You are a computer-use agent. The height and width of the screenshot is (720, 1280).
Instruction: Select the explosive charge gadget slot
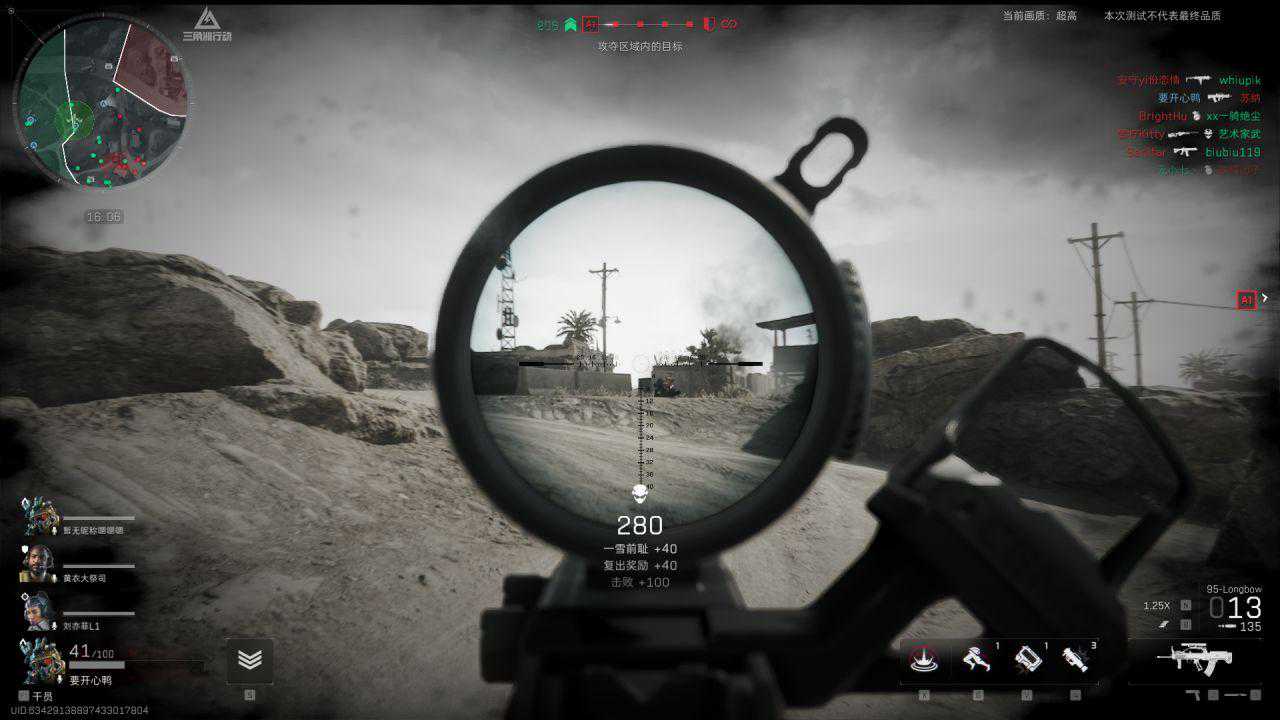click(1027, 661)
